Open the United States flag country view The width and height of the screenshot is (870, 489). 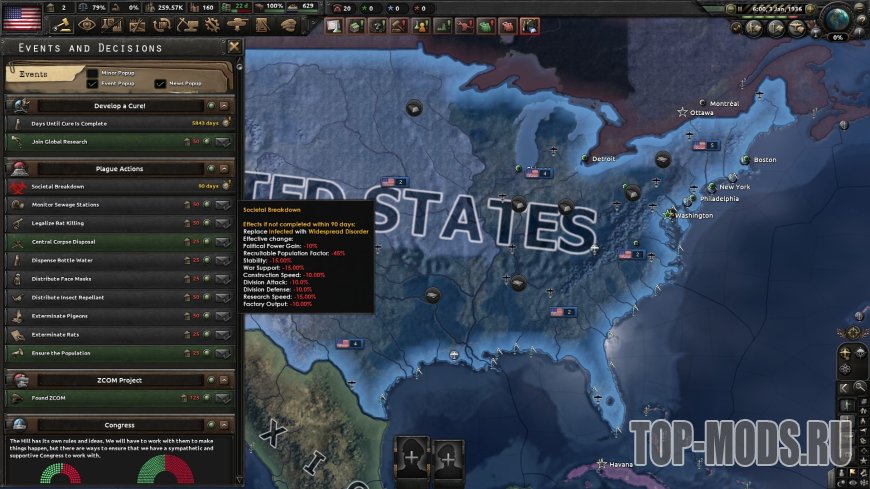tap(22, 17)
